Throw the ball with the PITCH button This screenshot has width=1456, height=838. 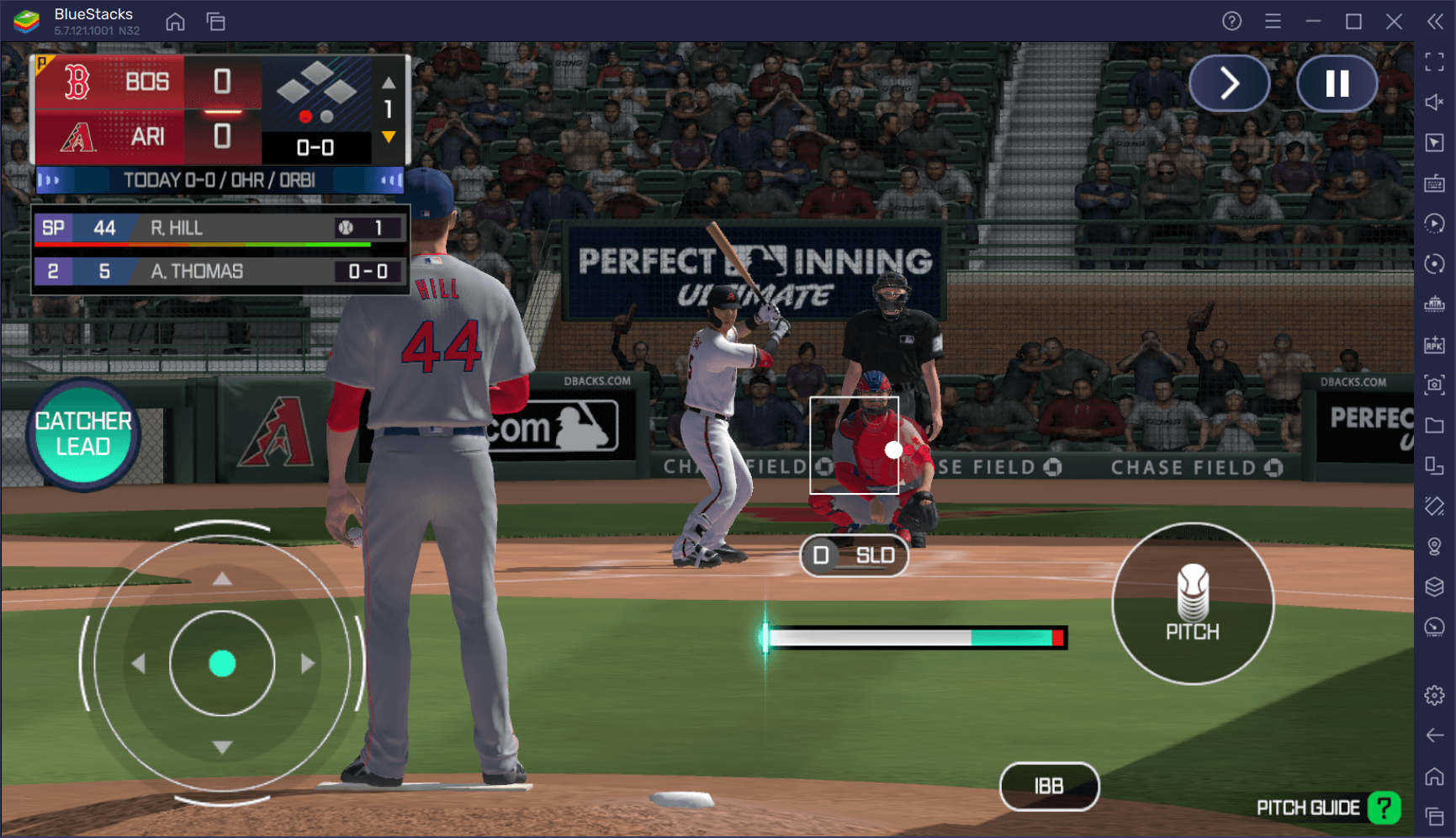pyautogui.click(x=1192, y=603)
